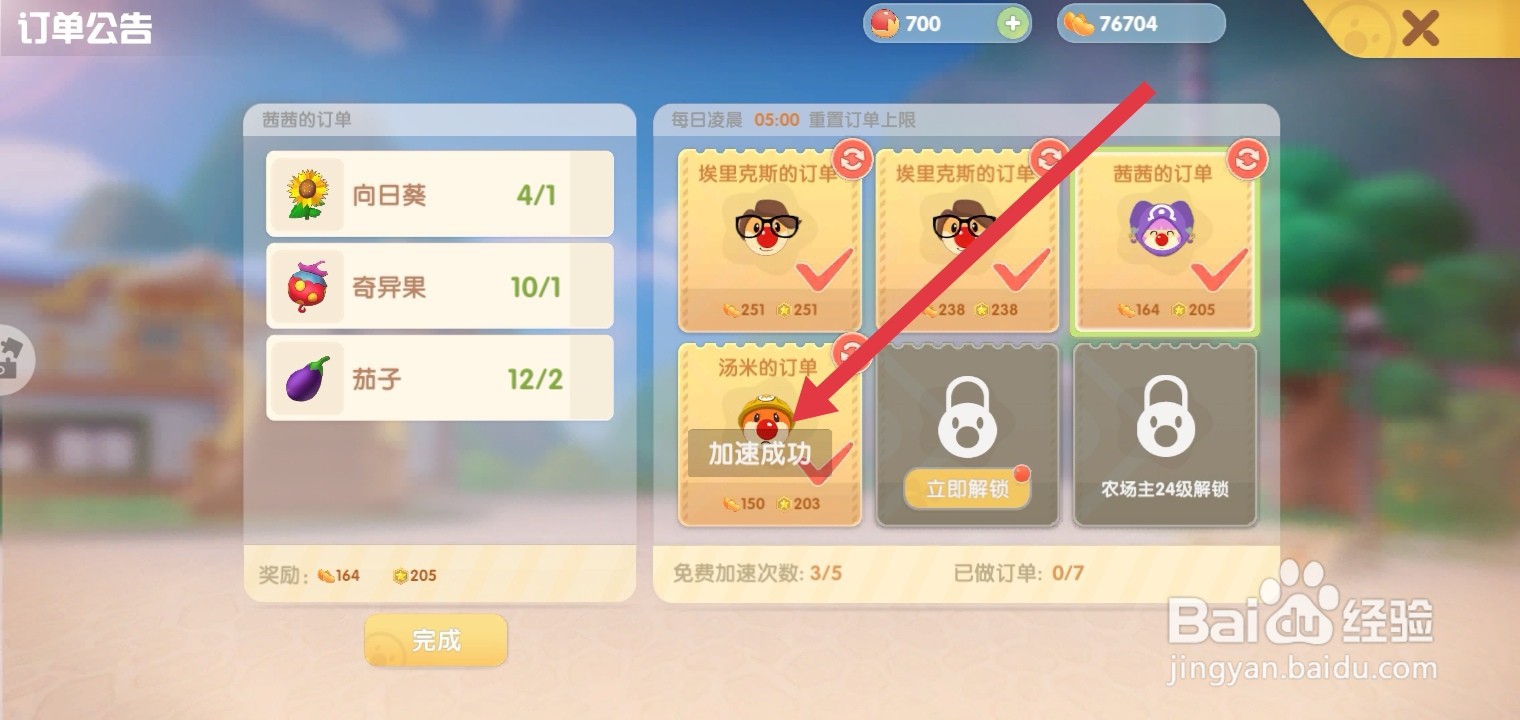Click the 奇异果 kiwi item icon
This screenshot has width=1520, height=720.
pyautogui.click(x=306, y=285)
